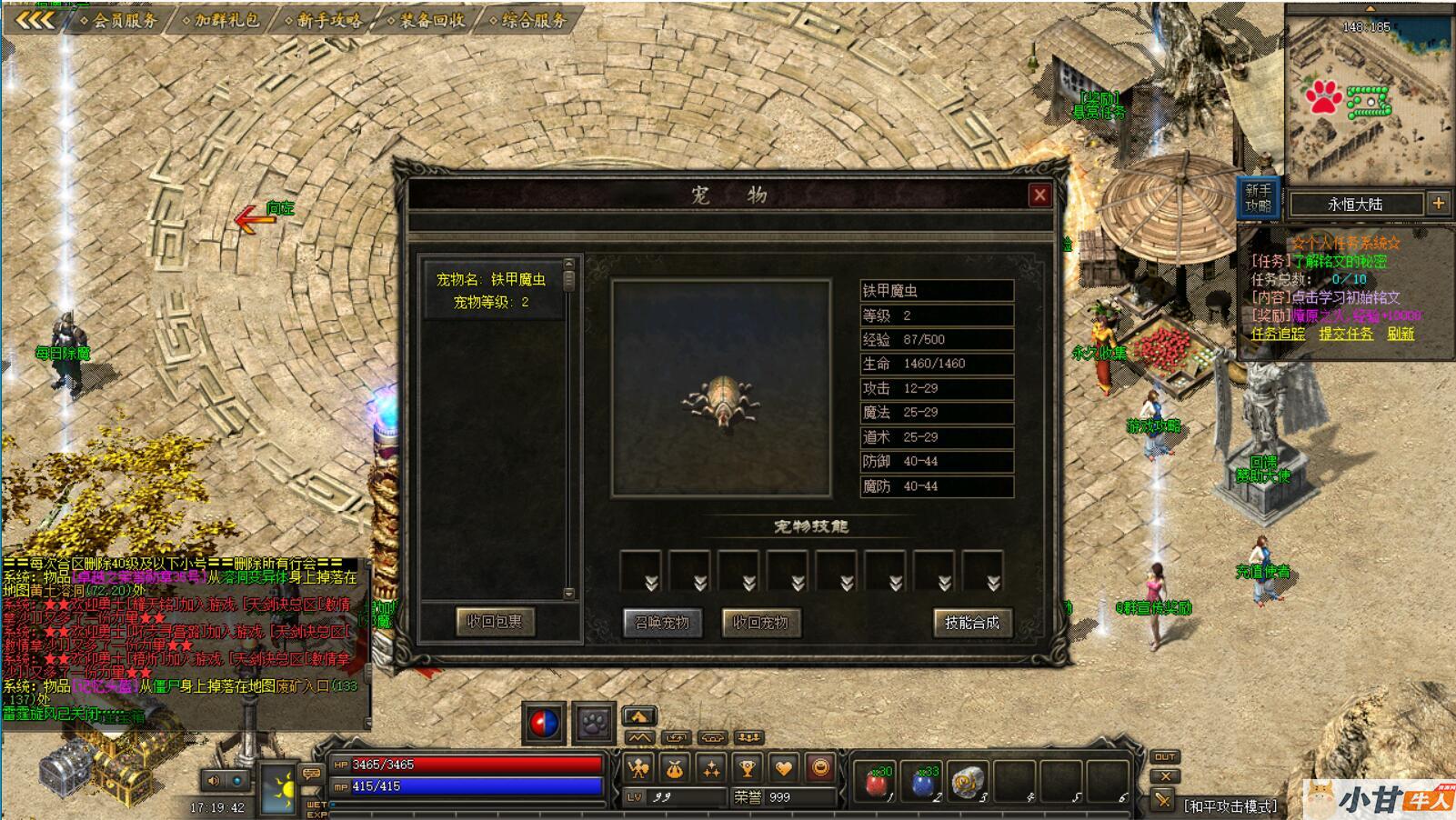The image size is (1456, 820).
Task: Refresh the quest with 刷新
Action: (x=1401, y=334)
